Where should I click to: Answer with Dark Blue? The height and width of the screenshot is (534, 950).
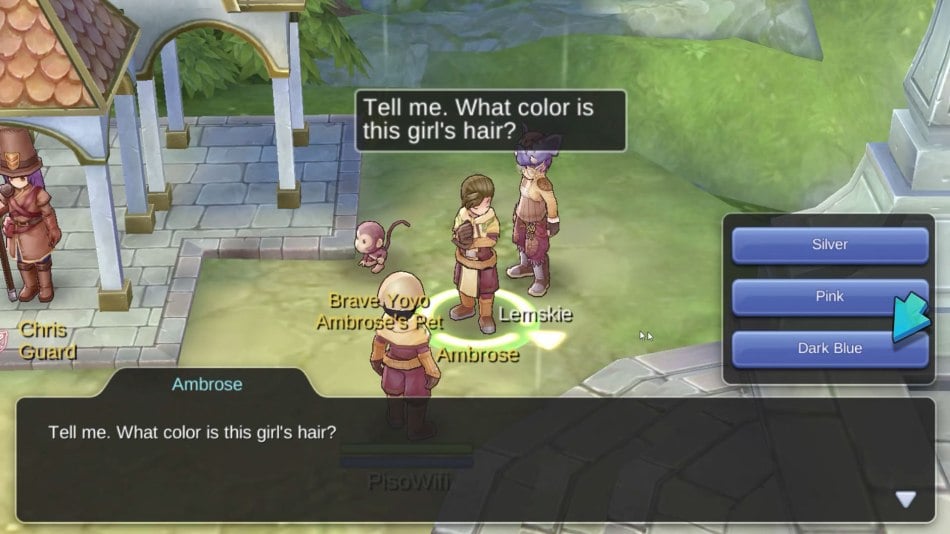(x=829, y=349)
